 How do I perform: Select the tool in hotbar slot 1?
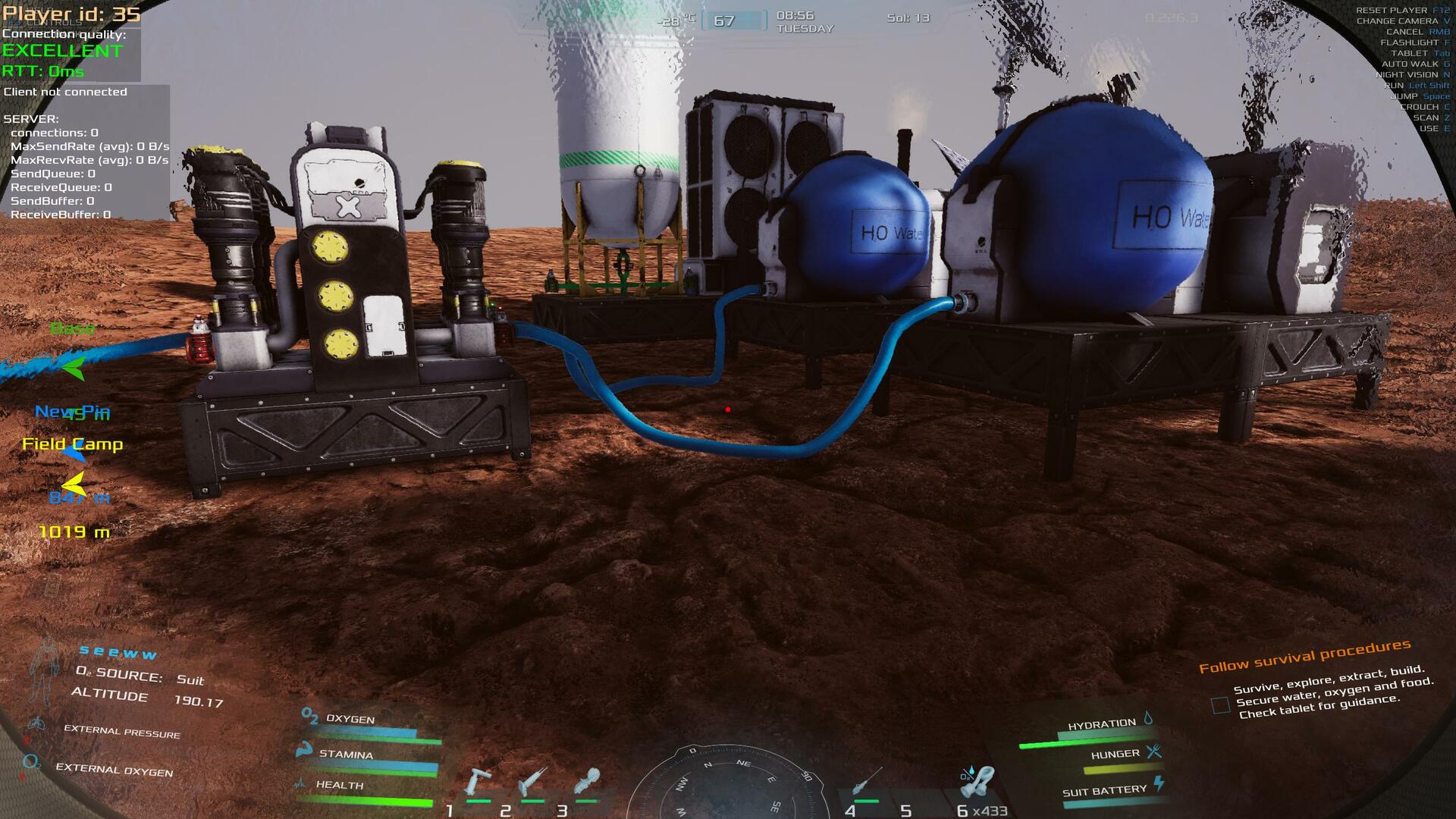[x=479, y=783]
